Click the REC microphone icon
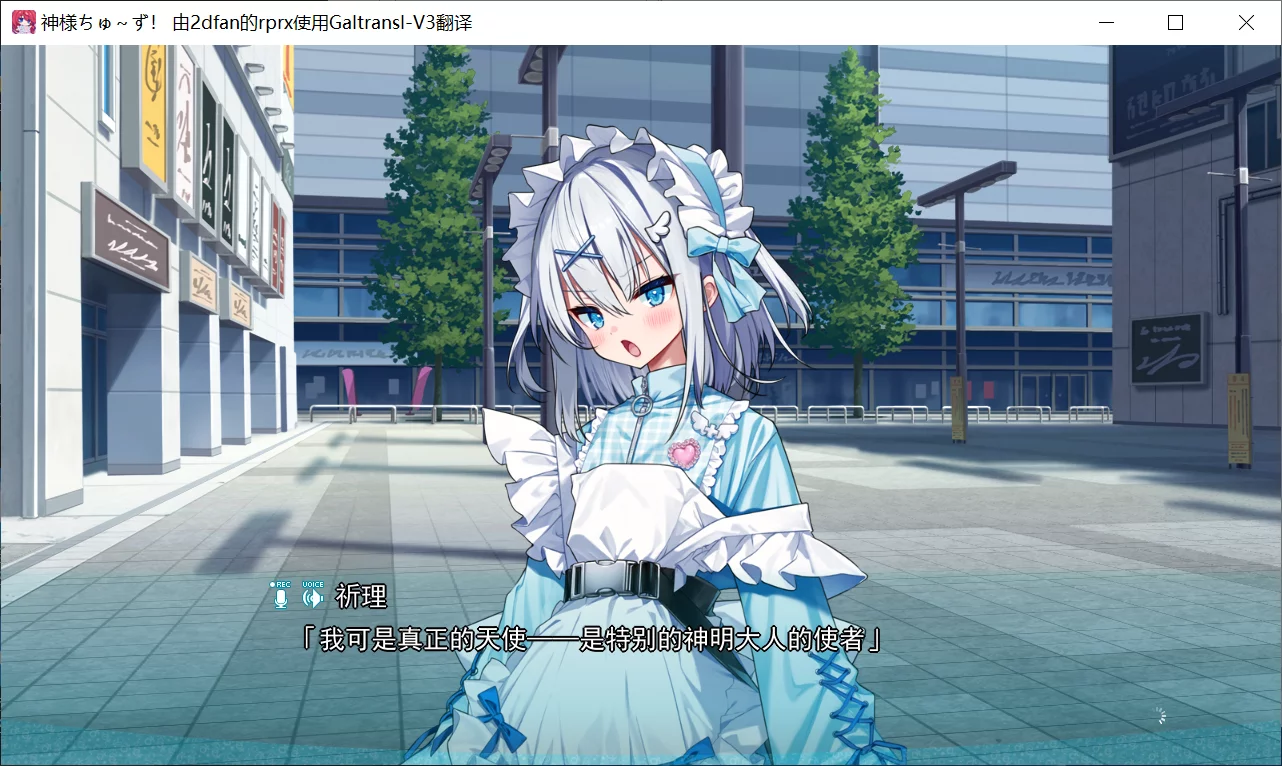The width and height of the screenshot is (1282, 766). [281, 598]
